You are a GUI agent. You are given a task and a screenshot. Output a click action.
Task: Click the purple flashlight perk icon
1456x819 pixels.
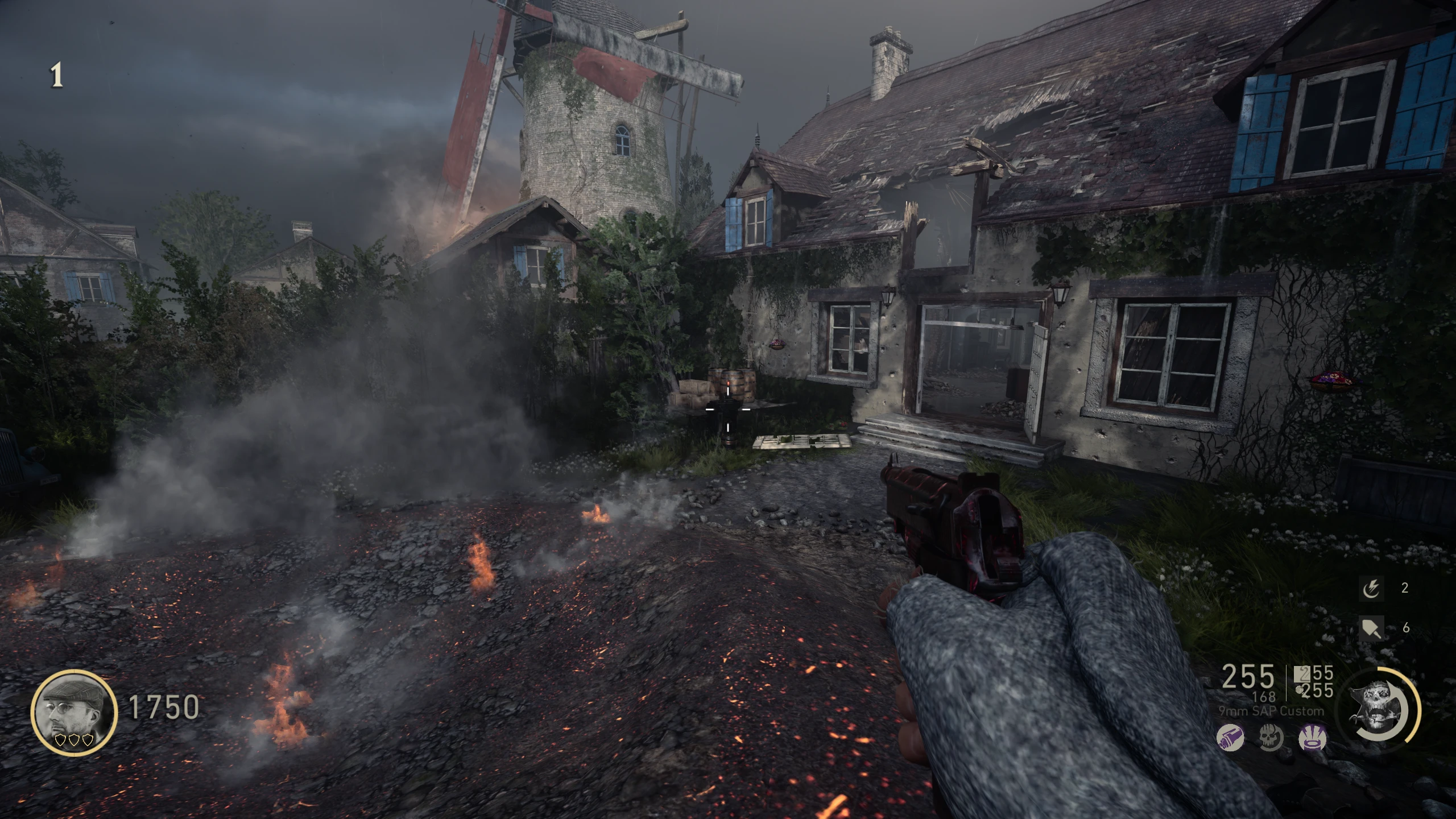click(x=1230, y=738)
